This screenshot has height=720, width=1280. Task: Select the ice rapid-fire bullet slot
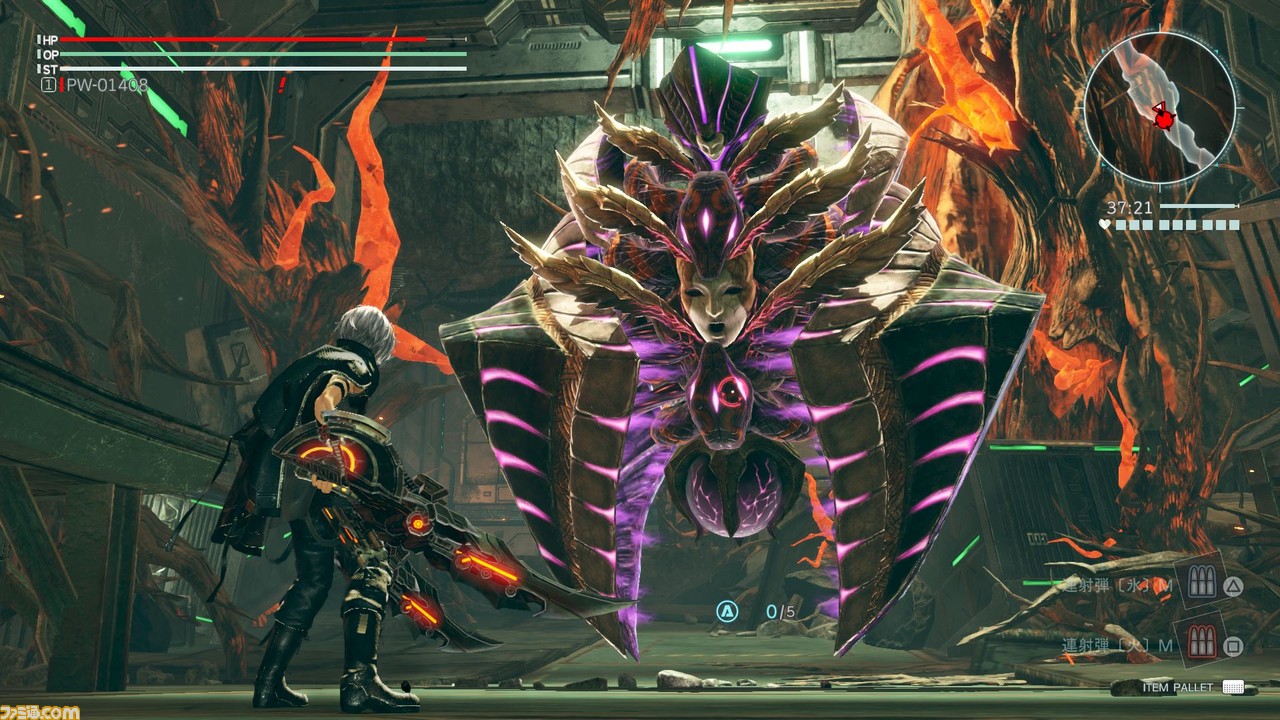pos(1200,584)
